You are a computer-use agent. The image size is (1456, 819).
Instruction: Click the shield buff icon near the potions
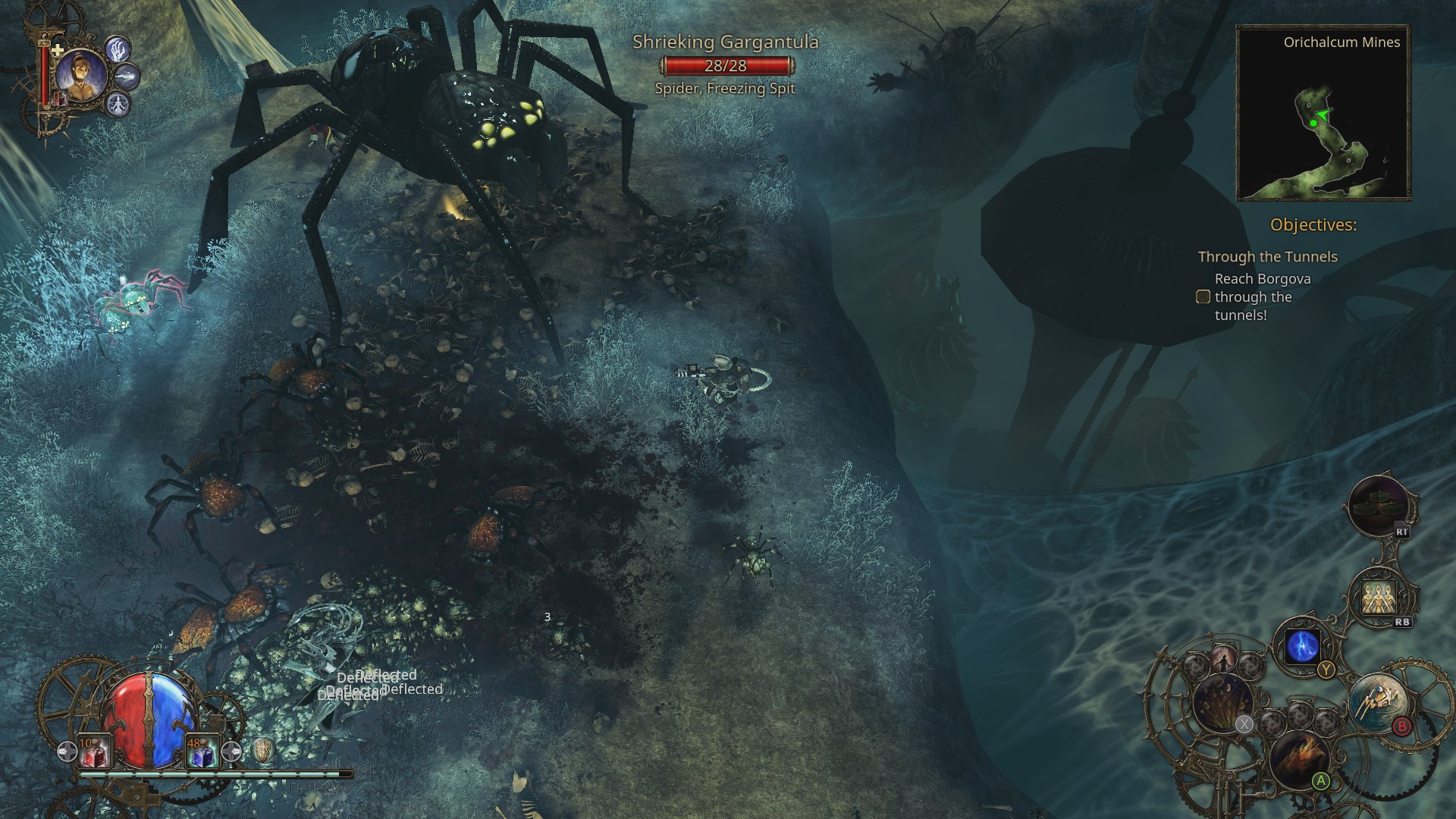point(263,752)
